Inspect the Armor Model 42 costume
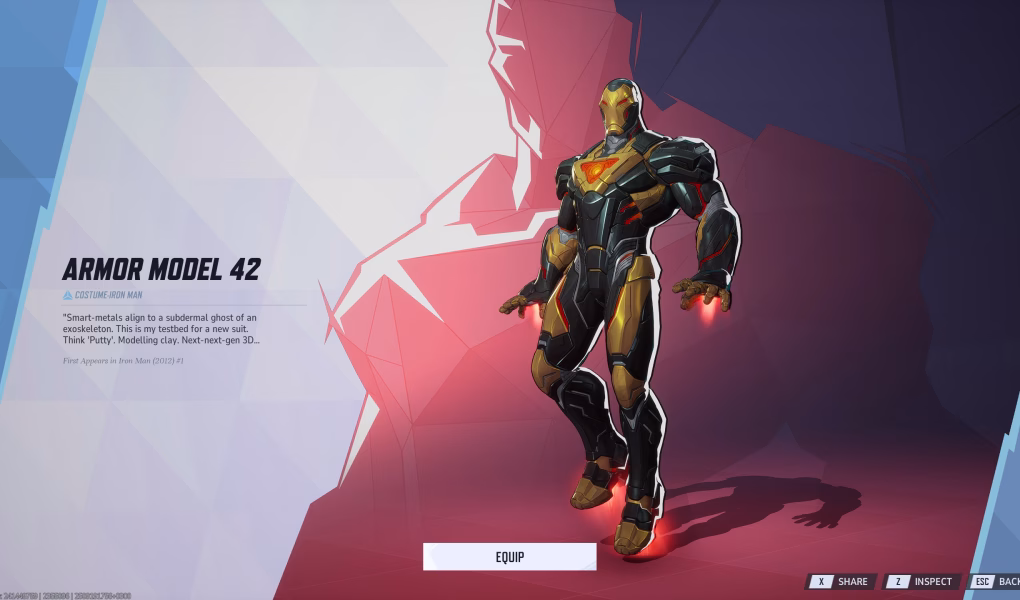Viewport: 1020px width, 600px height. point(922,581)
